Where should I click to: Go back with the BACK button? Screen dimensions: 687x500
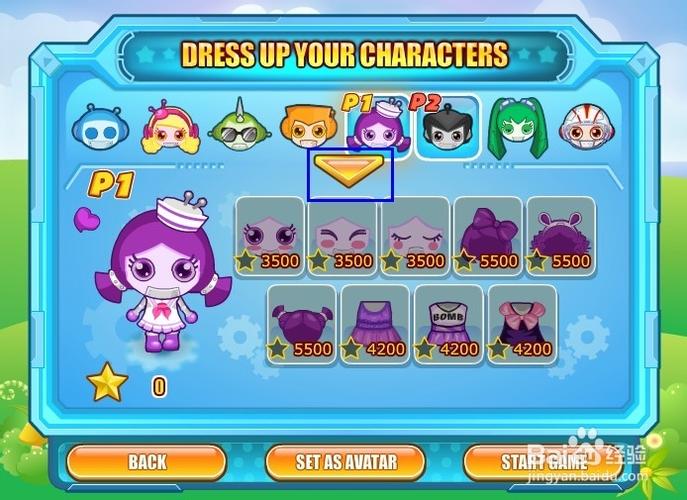tap(146, 462)
